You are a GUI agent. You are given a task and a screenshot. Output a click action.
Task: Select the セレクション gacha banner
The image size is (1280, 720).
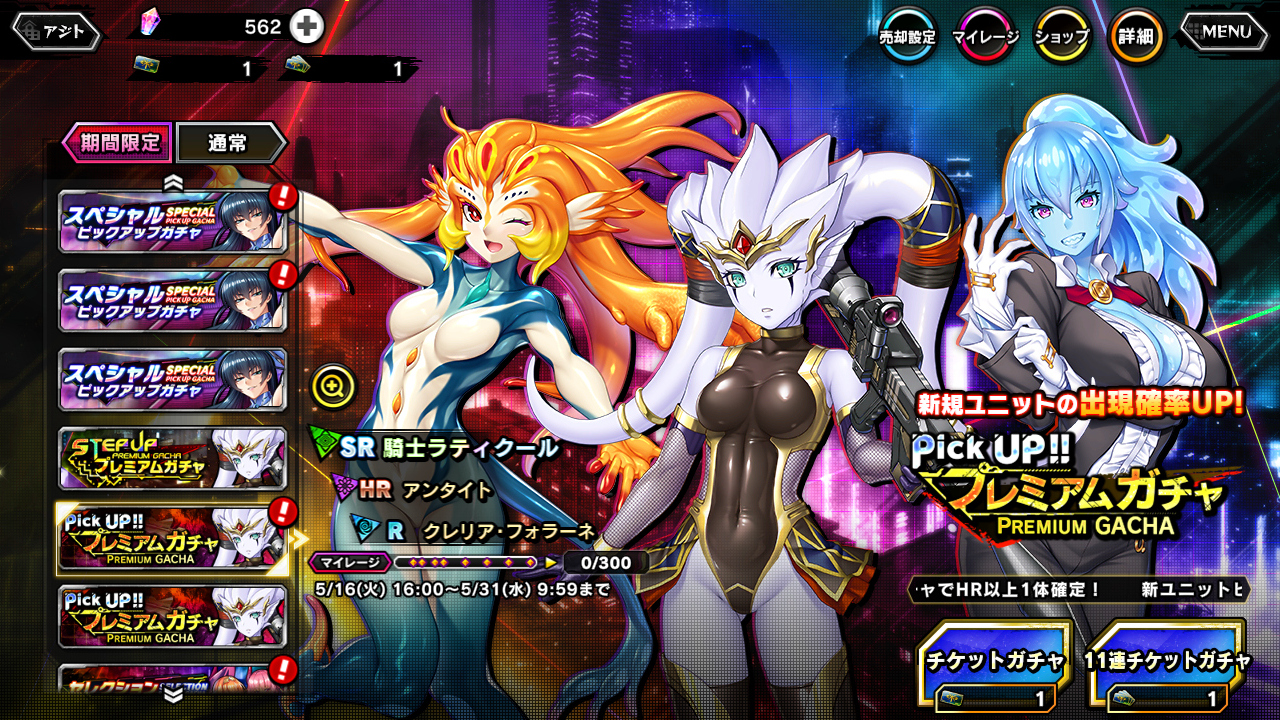point(173,679)
